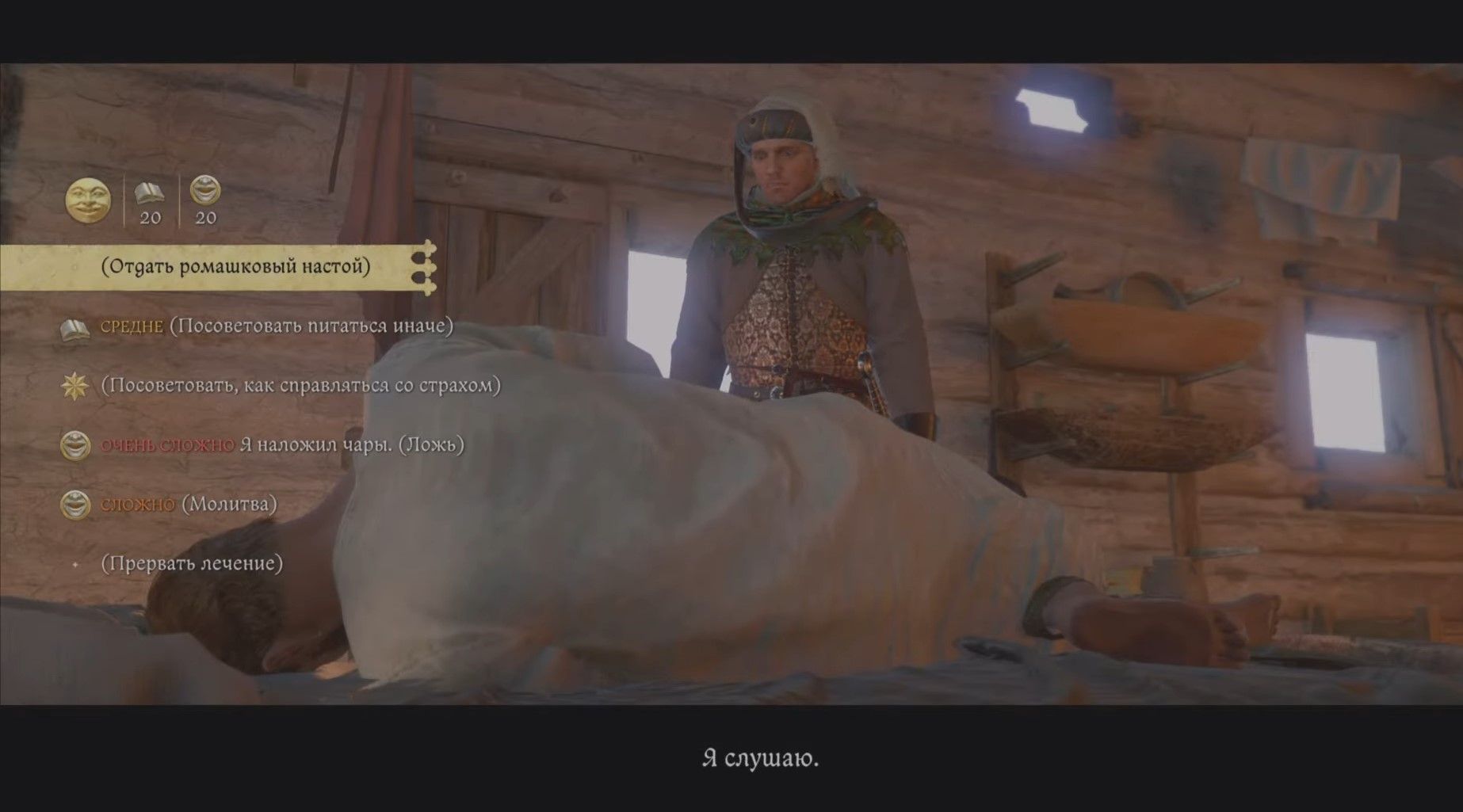Click the smiley badge beside СЛОЖНО Молитва
Screen dimensions: 1463x812
74,503
